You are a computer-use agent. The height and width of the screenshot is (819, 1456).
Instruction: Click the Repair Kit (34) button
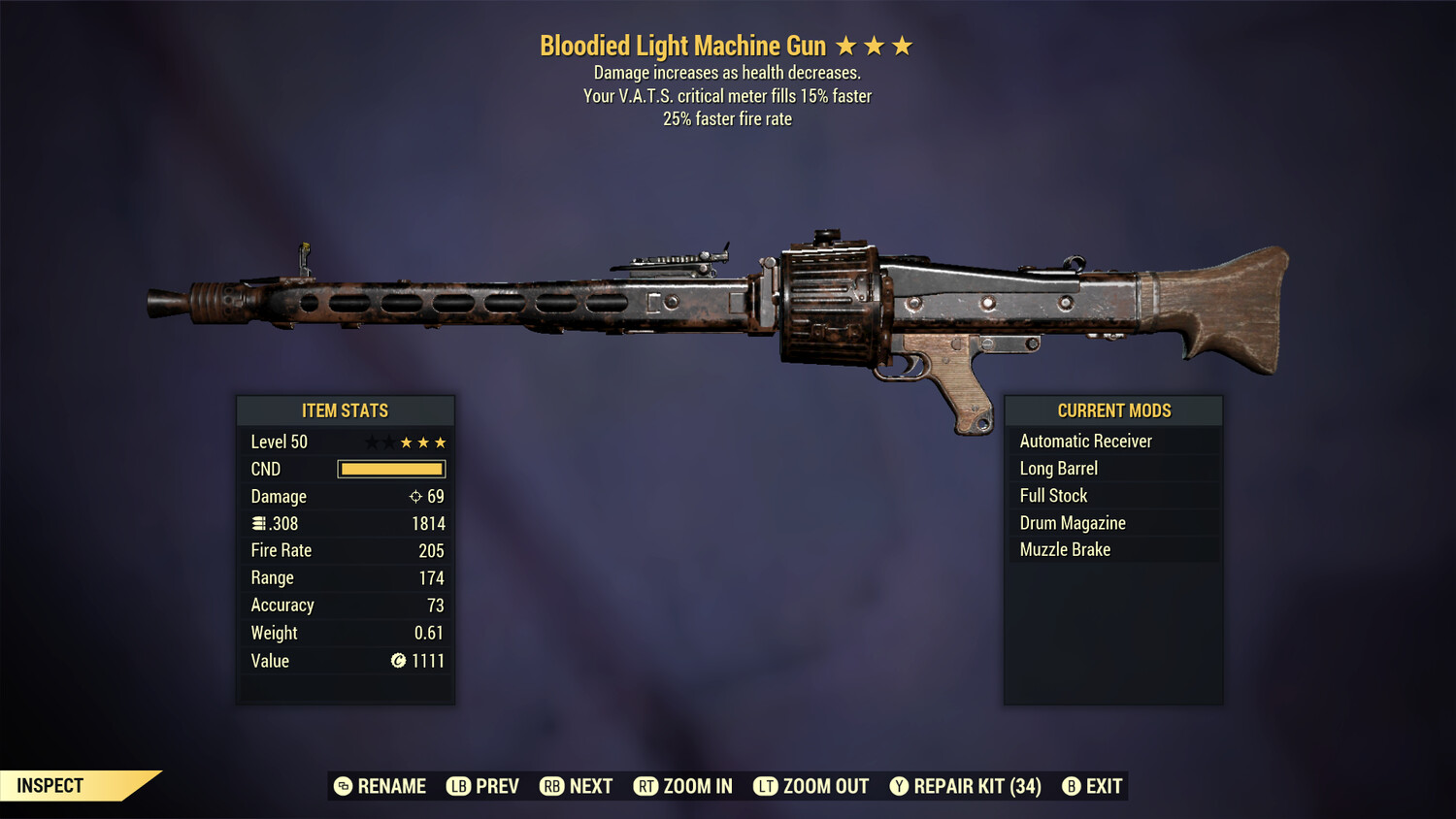tap(976, 786)
